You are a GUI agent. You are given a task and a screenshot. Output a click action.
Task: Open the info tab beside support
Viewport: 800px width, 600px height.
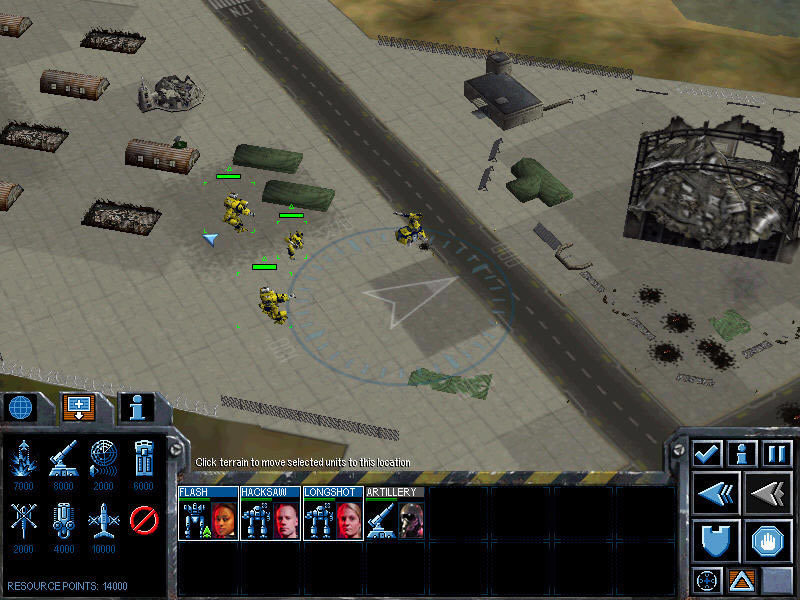(138, 407)
